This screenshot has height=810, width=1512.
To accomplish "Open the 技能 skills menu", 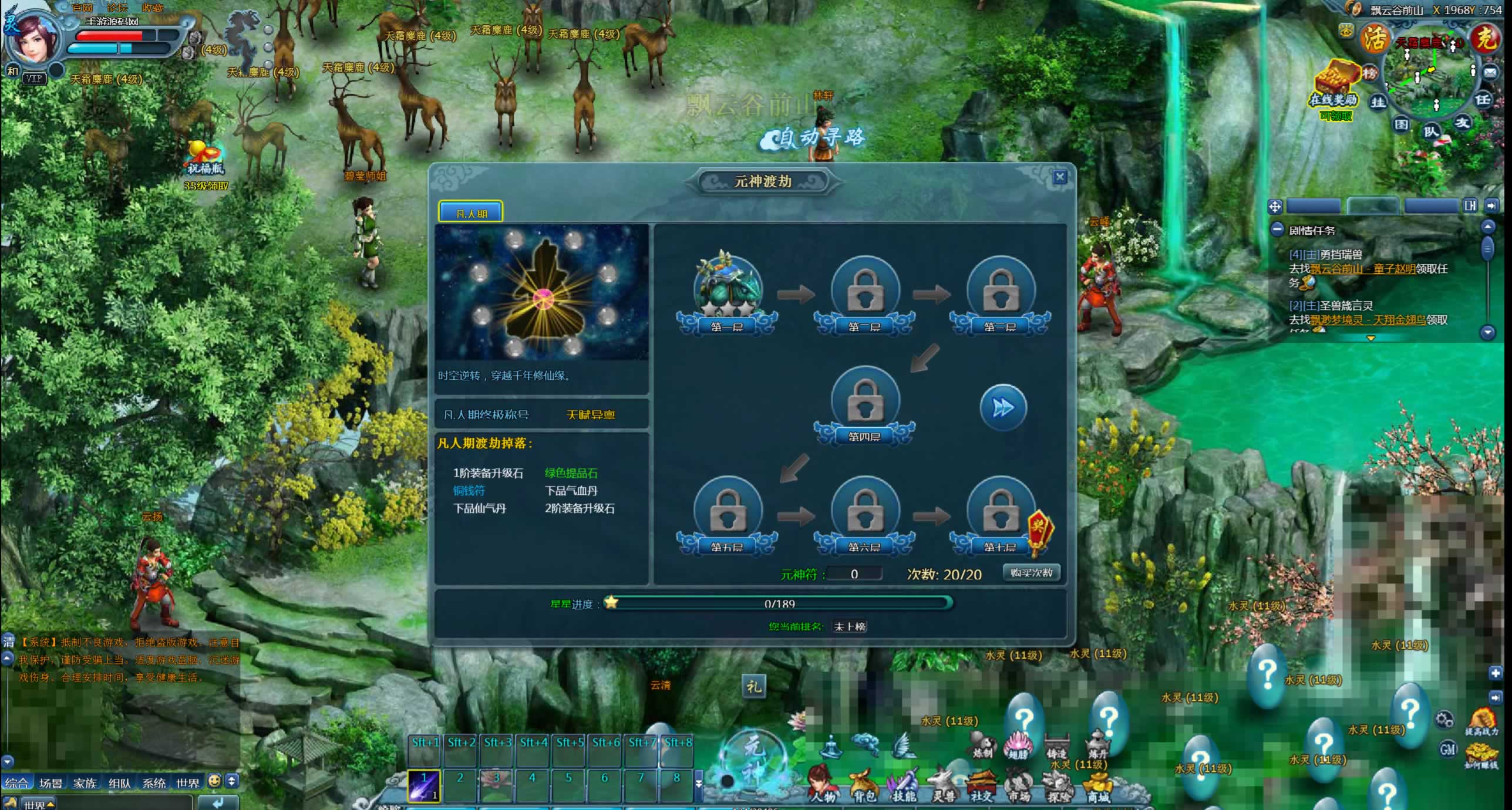I will click(903, 785).
